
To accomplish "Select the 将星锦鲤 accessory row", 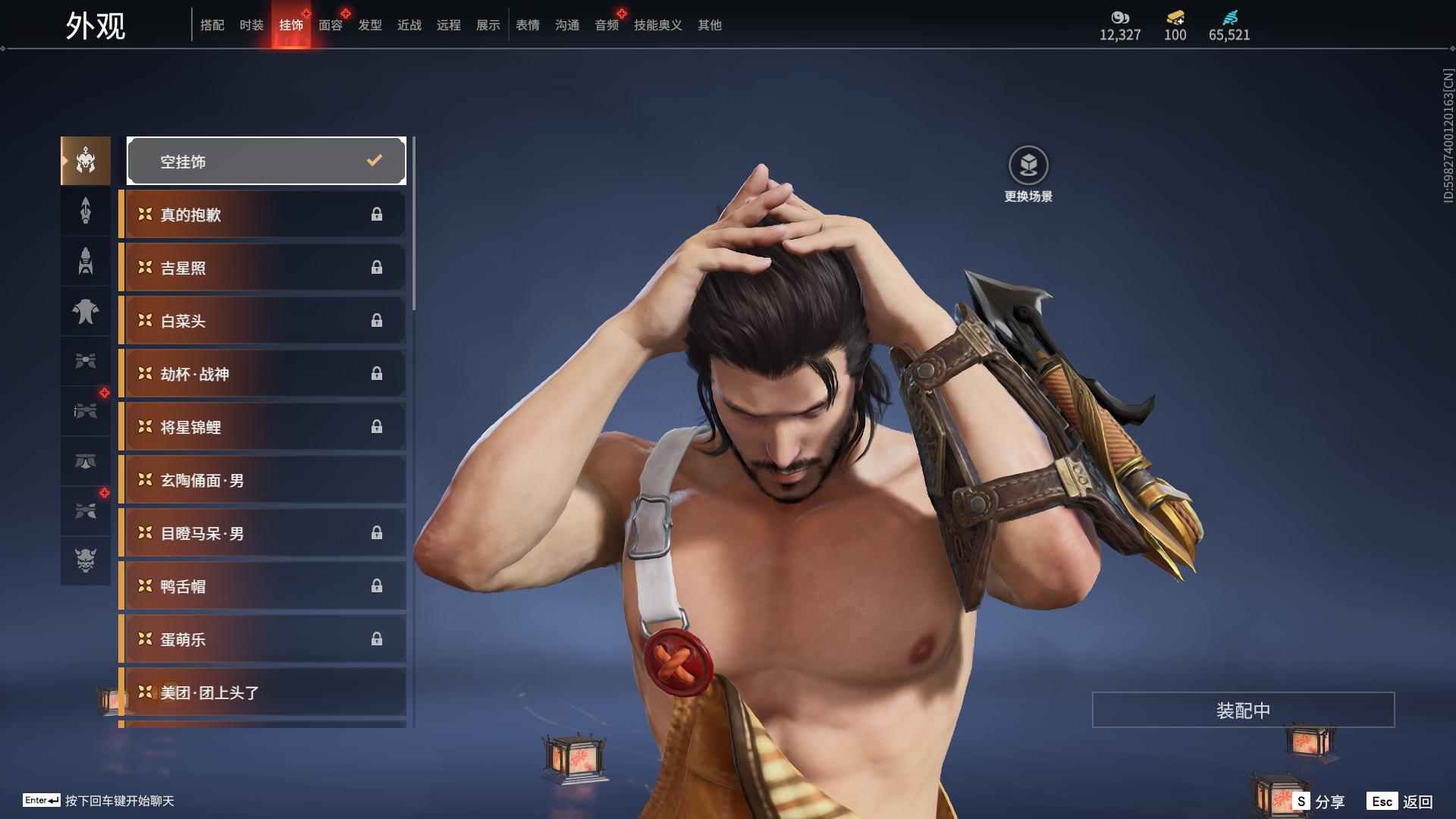I will pyautogui.click(x=263, y=427).
